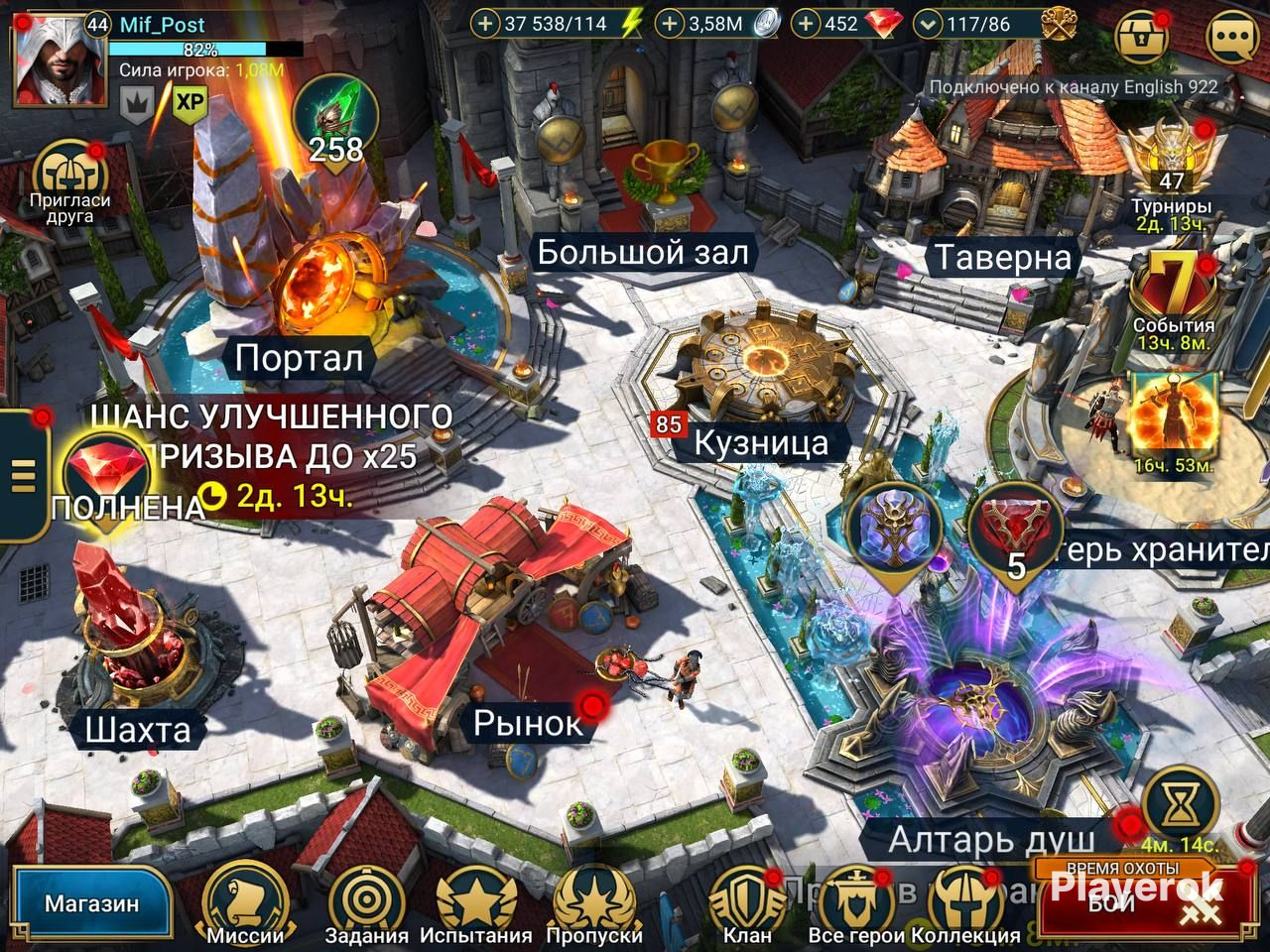Open the treasure chest inbox icon

(x=1143, y=38)
